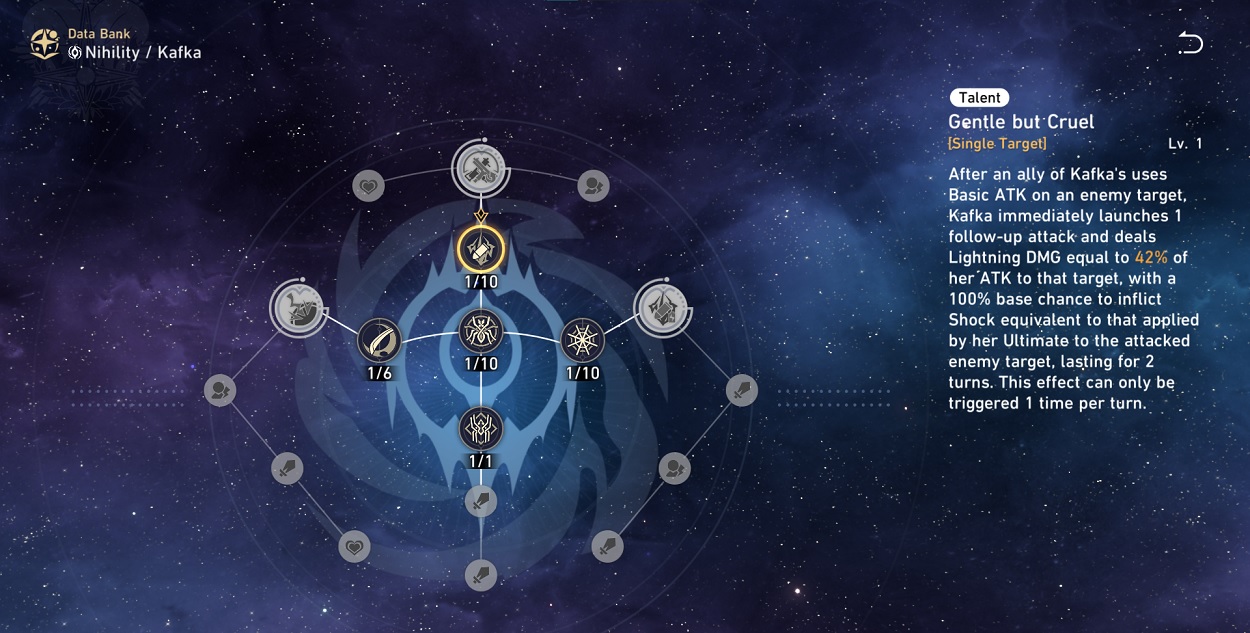Select the large locked node on the left
Image resolution: width=1250 pixels, height=633 pixels.
pos(298,306)
